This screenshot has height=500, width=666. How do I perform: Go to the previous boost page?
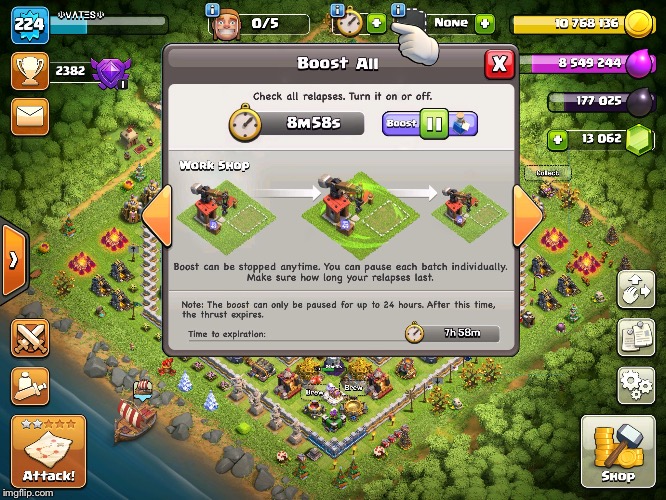[x=156, y=217]
